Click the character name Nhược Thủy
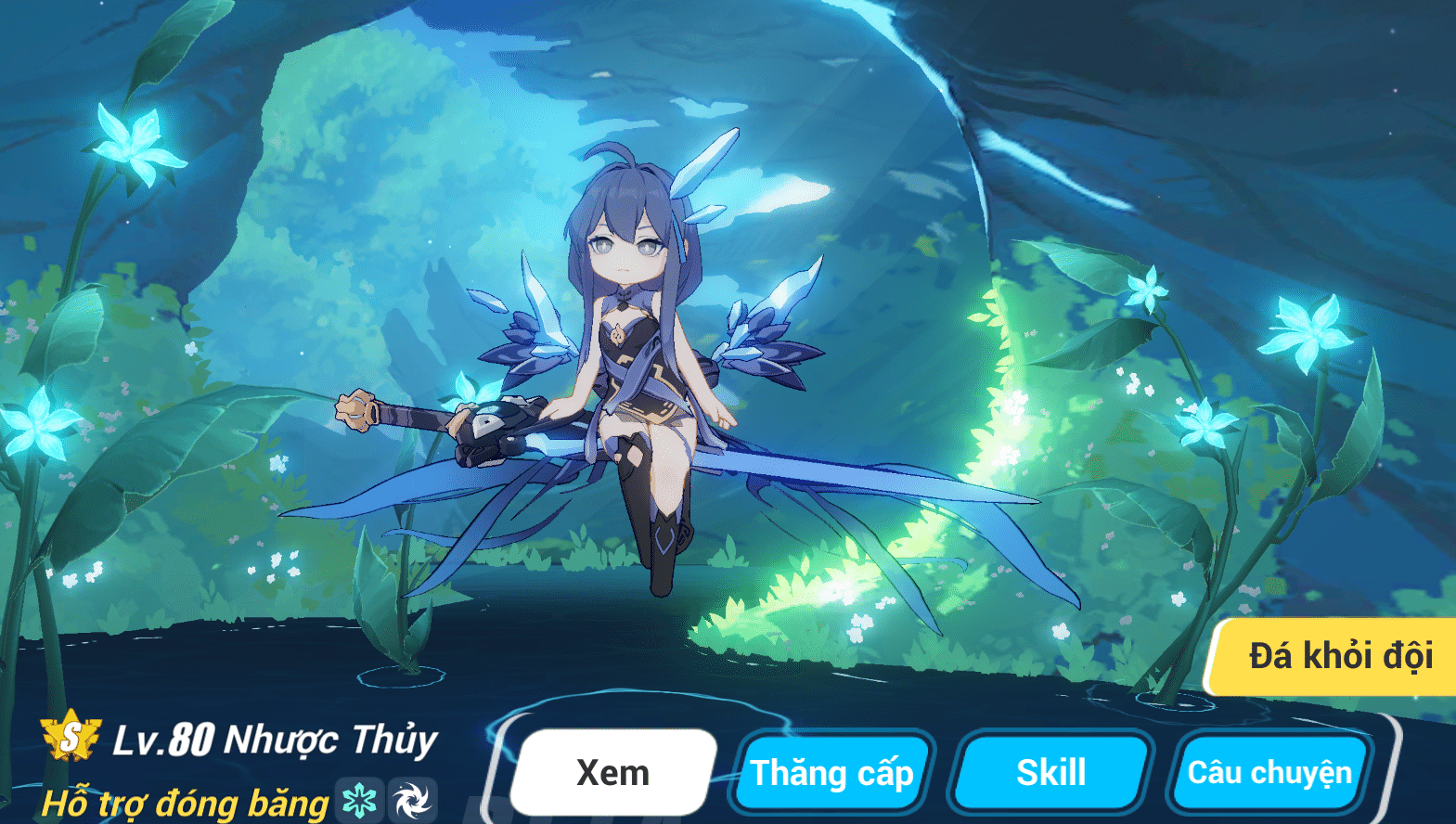Screen dimensions: 1456x824 pyautogui.click(x=331, y=740)
